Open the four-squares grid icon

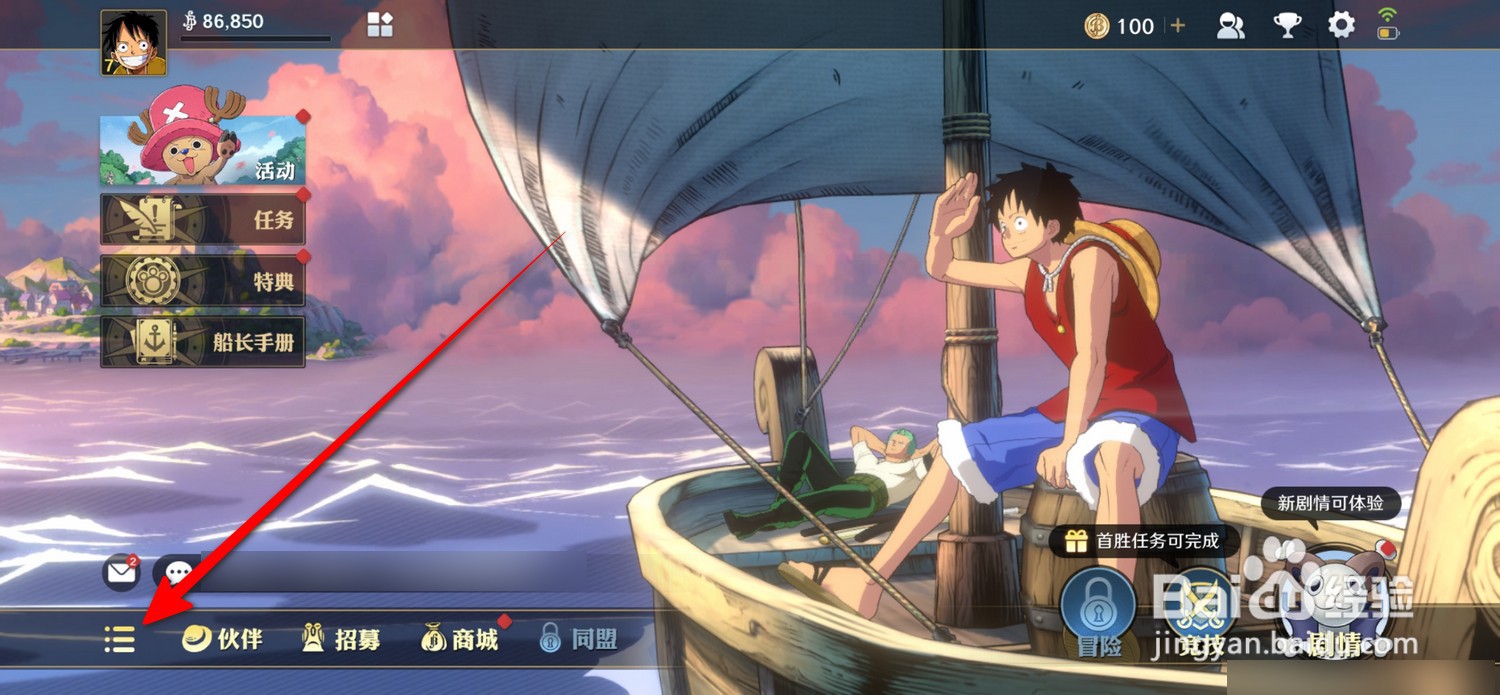pos(380,25)
